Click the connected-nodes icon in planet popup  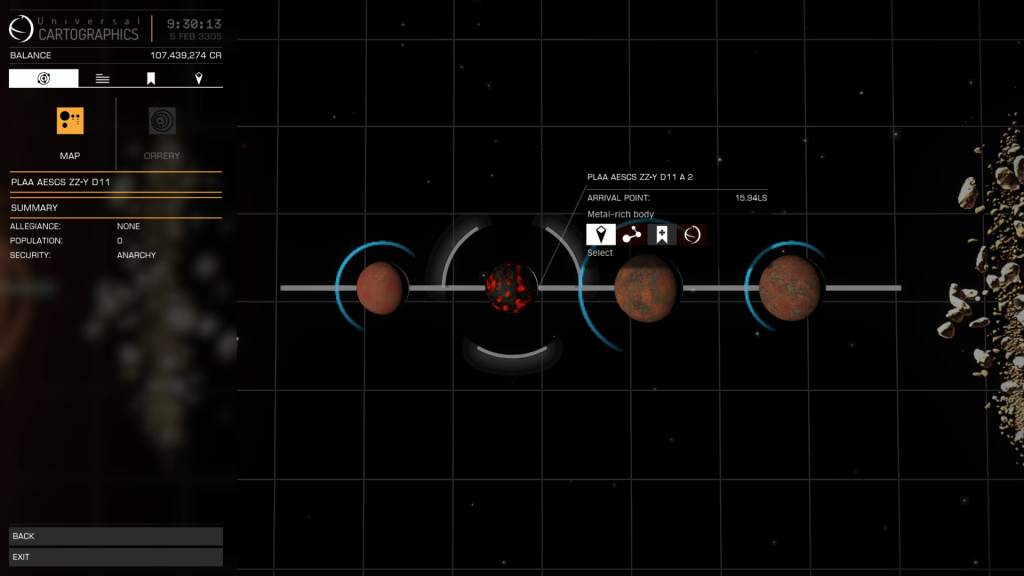click(x=632, y=235)
